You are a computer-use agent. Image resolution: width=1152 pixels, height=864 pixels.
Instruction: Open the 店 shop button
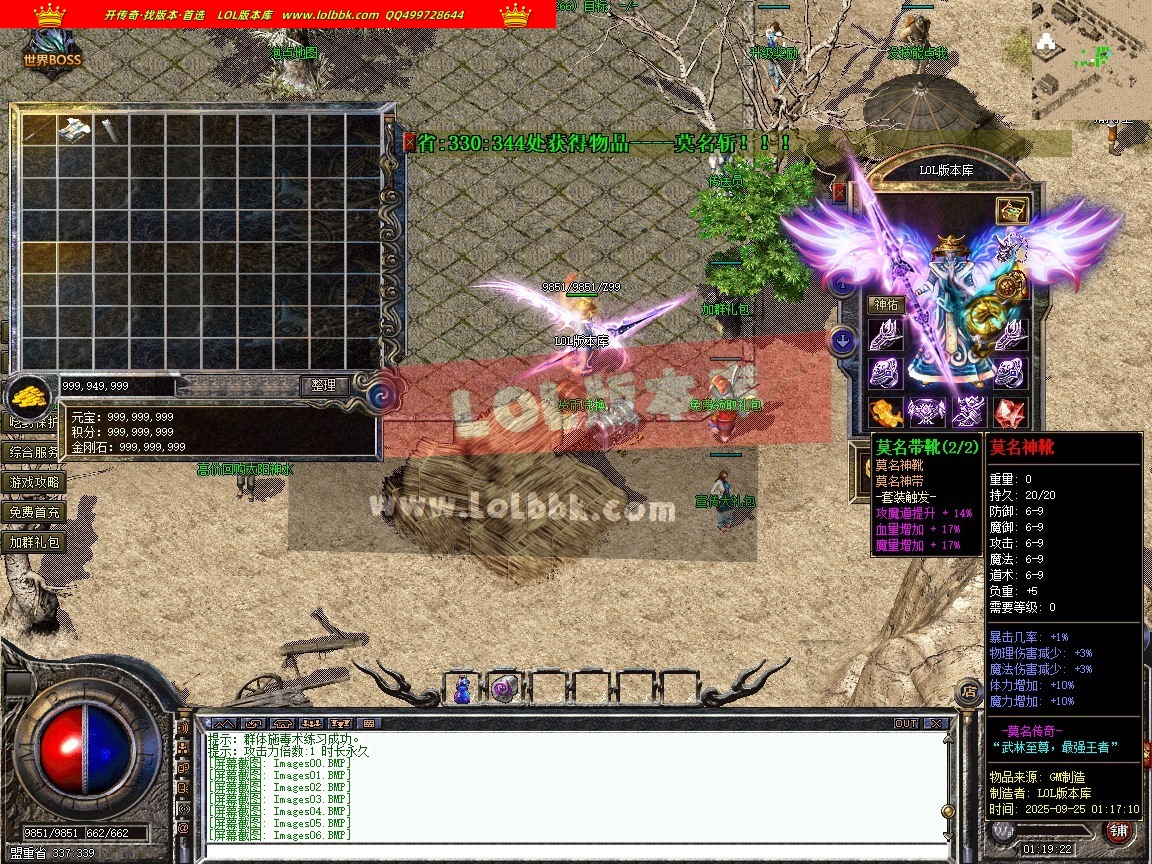point(968,690)
